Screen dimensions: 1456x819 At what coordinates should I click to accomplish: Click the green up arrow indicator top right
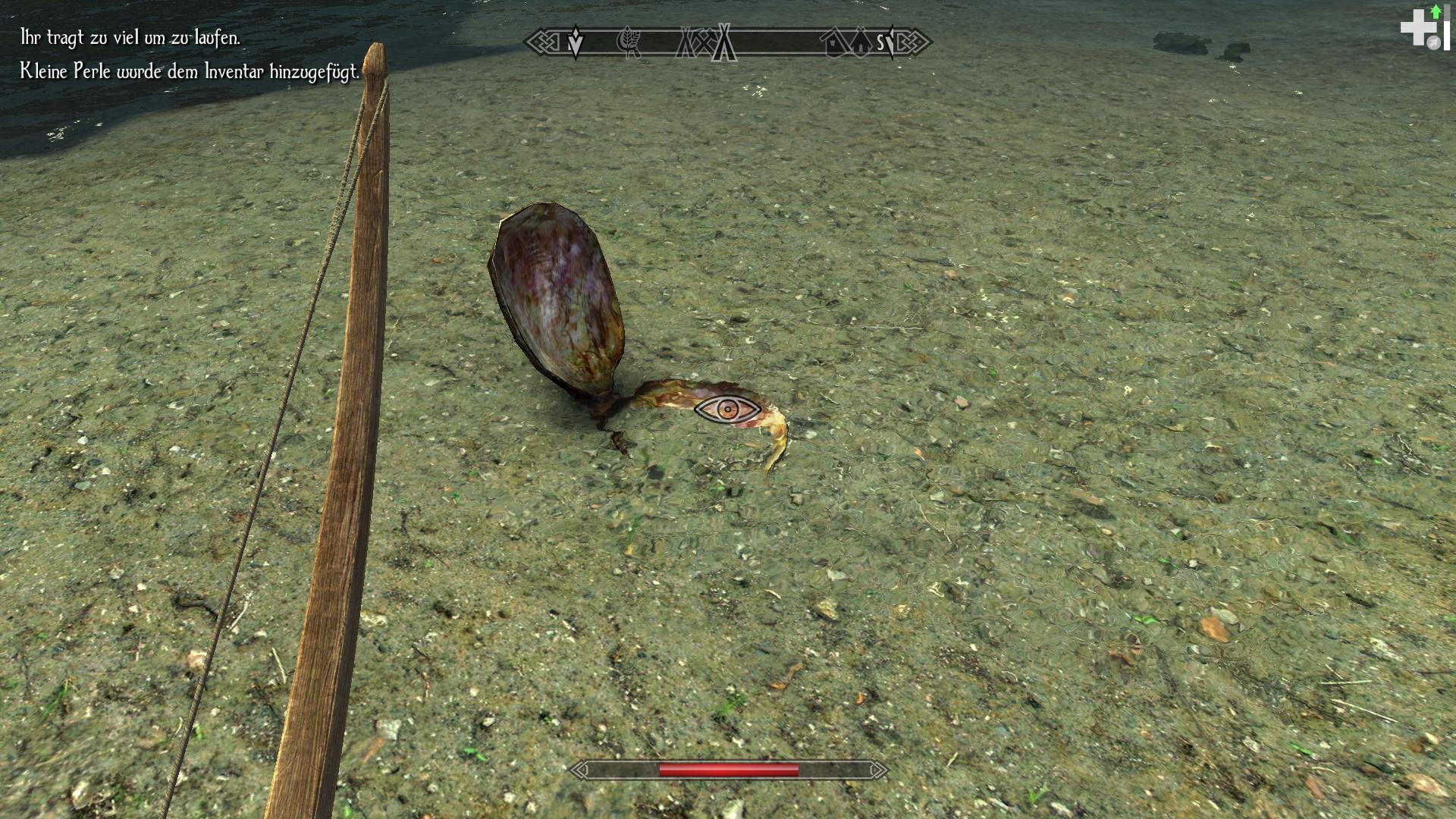click(1436, 11)
